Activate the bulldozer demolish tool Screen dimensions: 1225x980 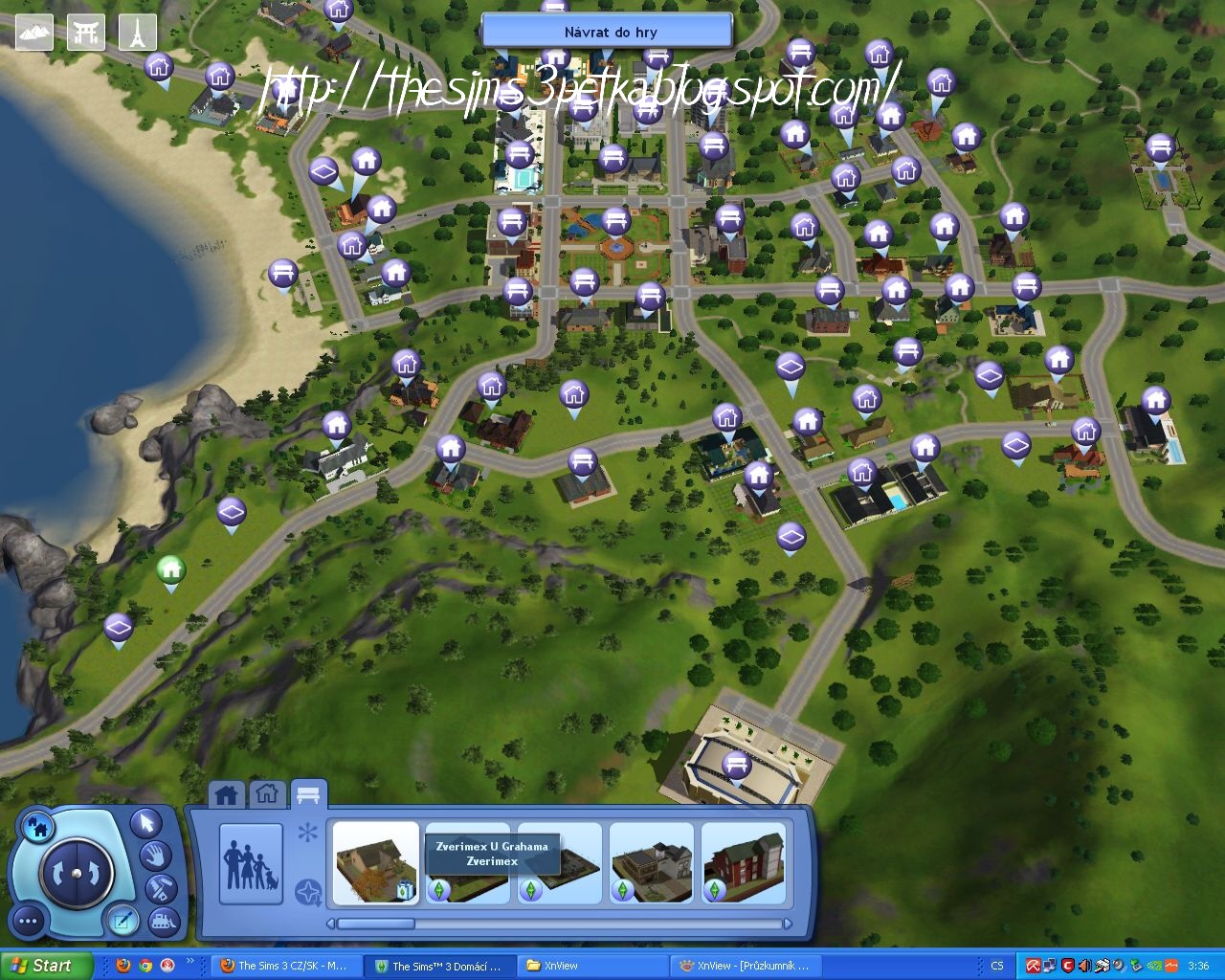click(163, 920)
